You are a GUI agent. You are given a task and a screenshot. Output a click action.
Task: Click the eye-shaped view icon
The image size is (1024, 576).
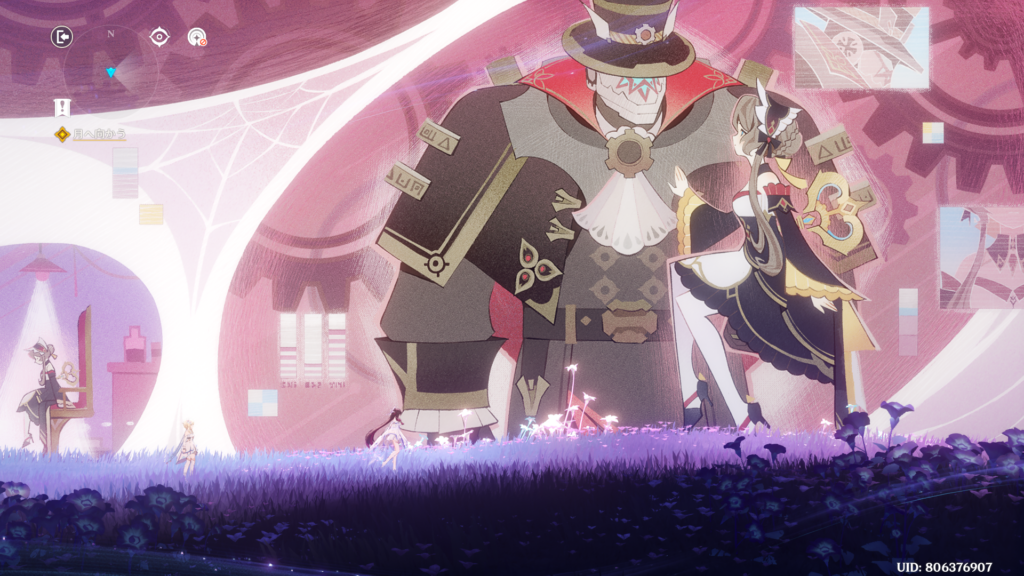coord(159,37)
